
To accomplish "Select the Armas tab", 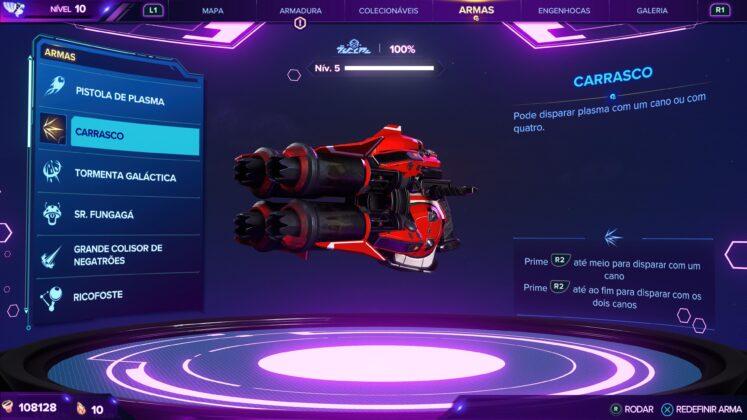I will tap(476, 9).
